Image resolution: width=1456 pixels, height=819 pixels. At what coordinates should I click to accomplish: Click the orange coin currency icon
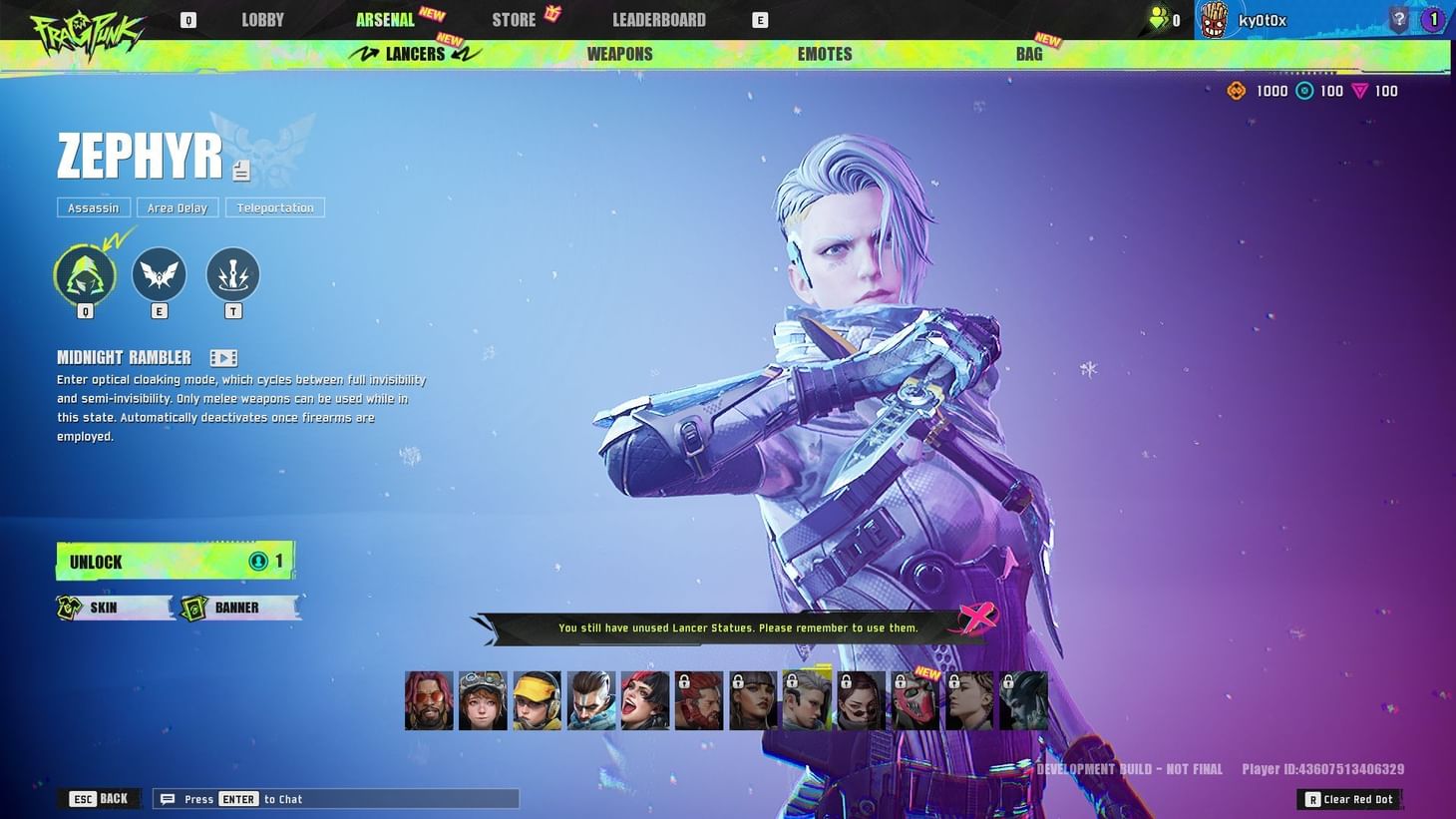coord(1236,91)
